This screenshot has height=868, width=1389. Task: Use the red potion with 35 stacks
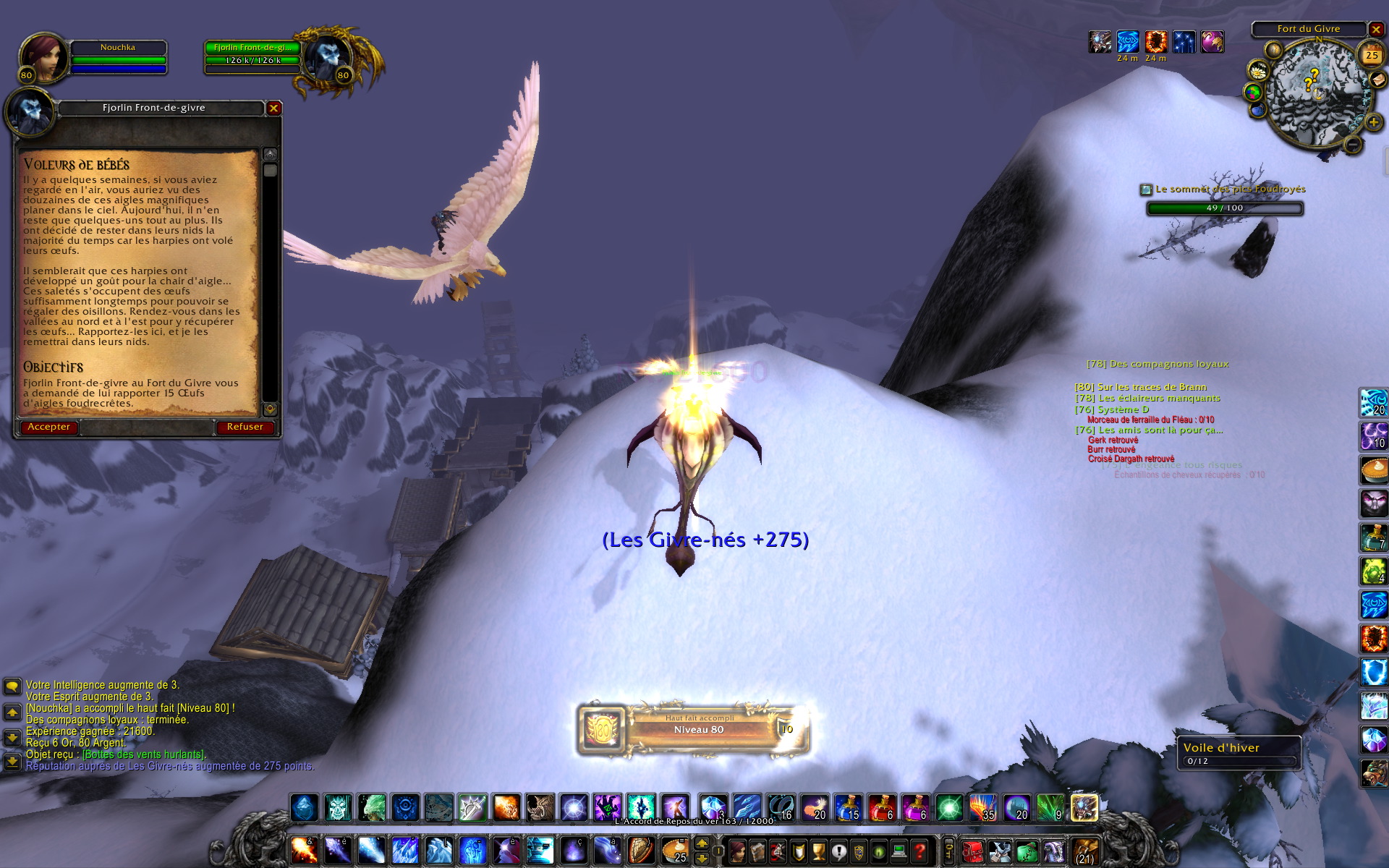[x=983, y=807]
